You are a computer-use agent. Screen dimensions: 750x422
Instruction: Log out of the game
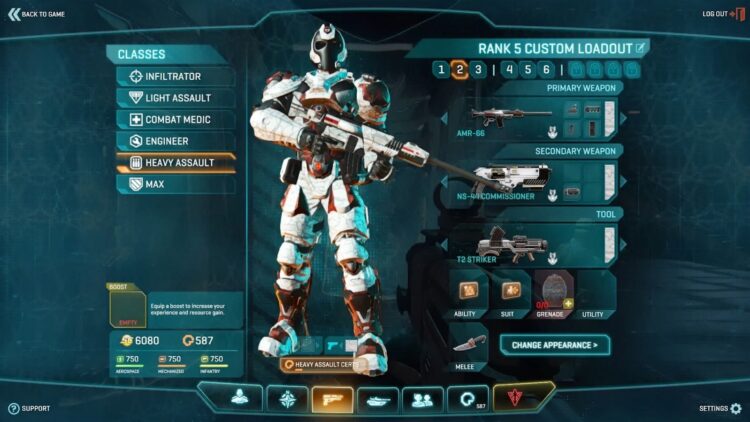[718, 14]
